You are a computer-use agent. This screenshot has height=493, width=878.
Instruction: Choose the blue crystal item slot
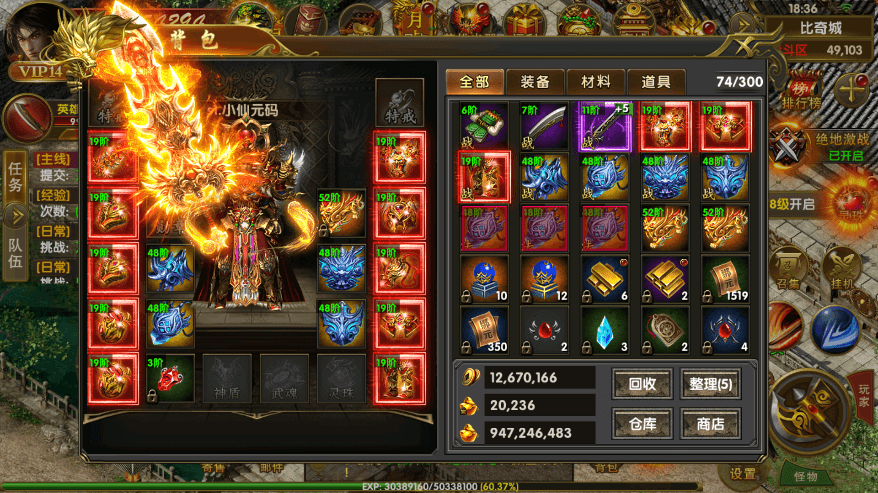pyautogui.click(x=605, y=331)
